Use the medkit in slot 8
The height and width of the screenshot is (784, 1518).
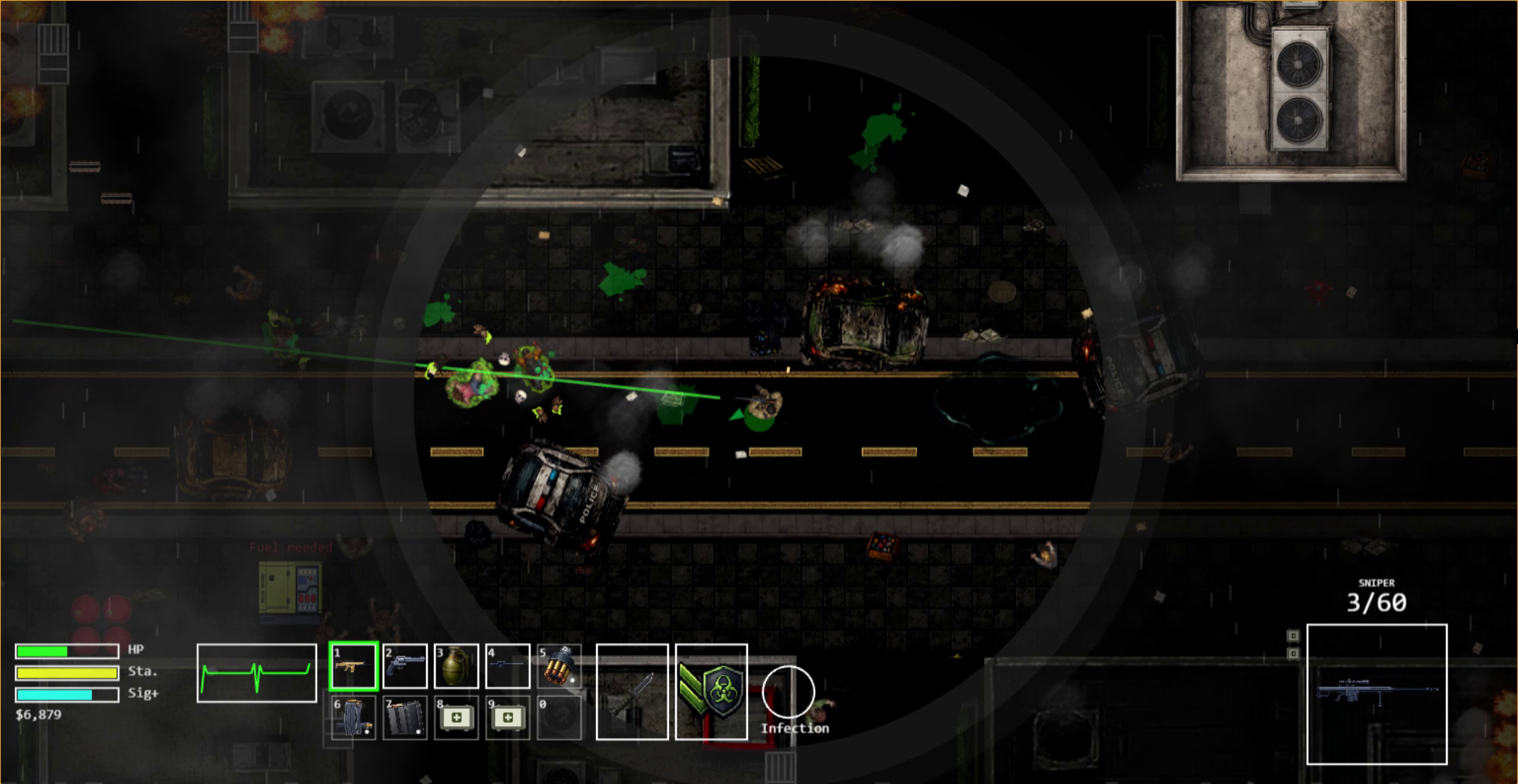(456, 718)
